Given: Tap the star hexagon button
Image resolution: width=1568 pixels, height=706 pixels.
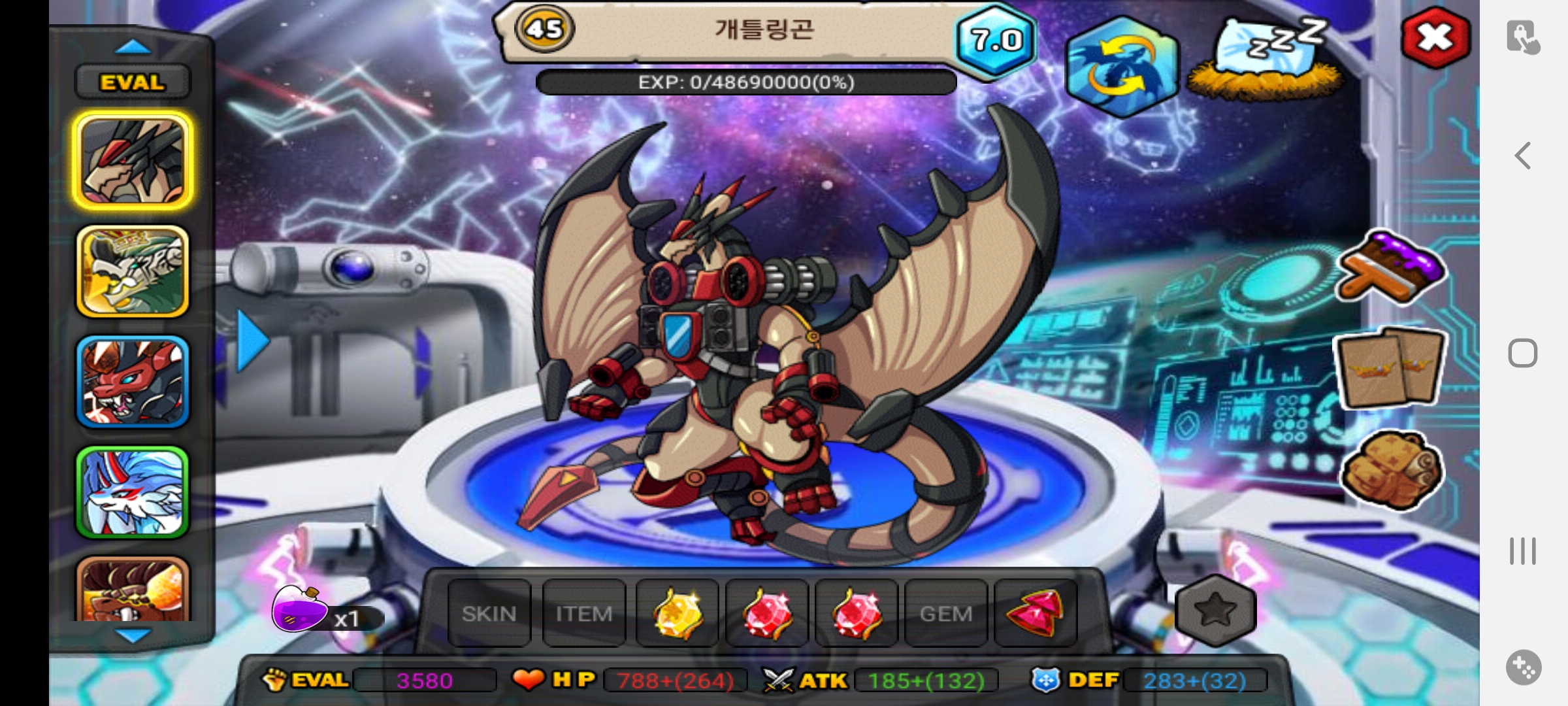Looking at the screenshot, I should (x=1215, y=611).
